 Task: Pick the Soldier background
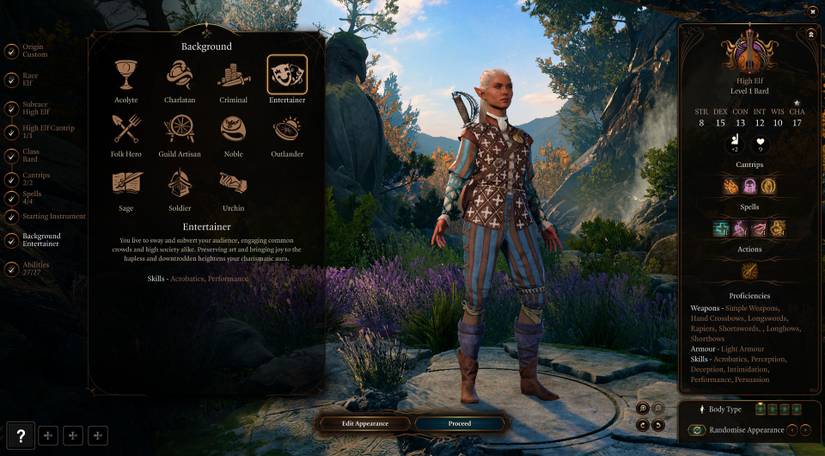point(179,184)
